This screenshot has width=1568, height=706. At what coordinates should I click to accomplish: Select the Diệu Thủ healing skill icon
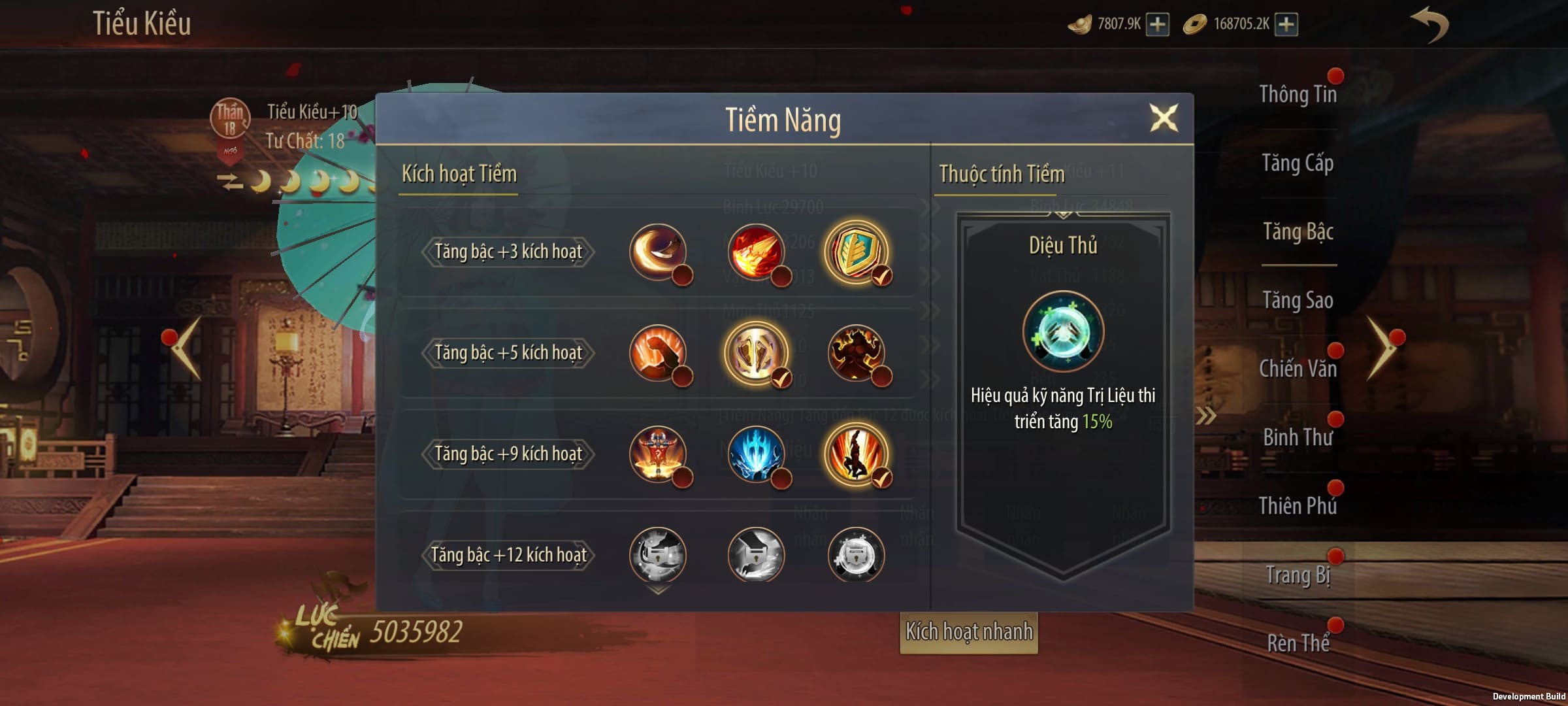1063,331
